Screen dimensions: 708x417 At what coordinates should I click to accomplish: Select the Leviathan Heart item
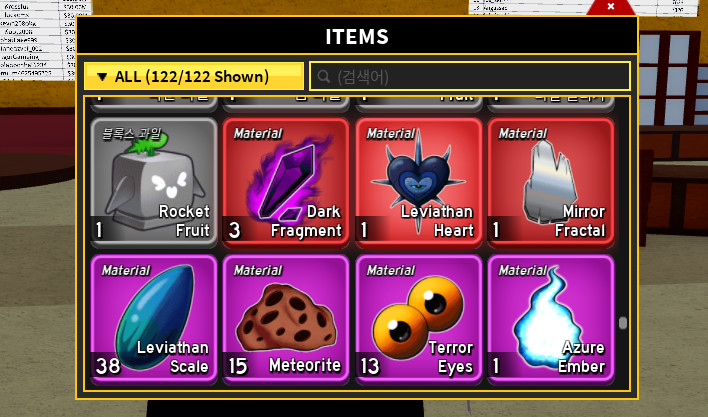418,182
